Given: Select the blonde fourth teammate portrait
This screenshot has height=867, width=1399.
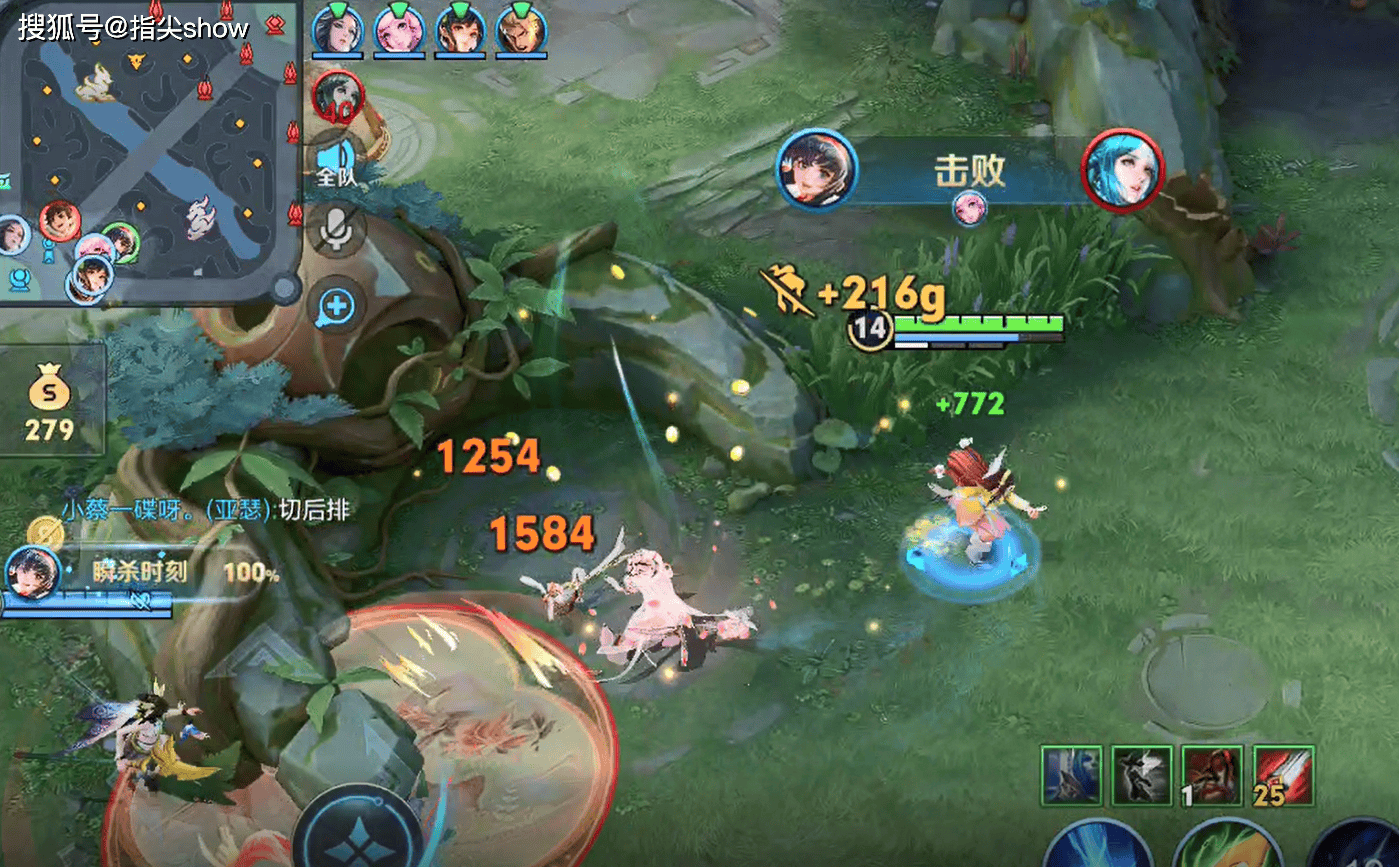Looking at the screenshot, I should (522, 28).
